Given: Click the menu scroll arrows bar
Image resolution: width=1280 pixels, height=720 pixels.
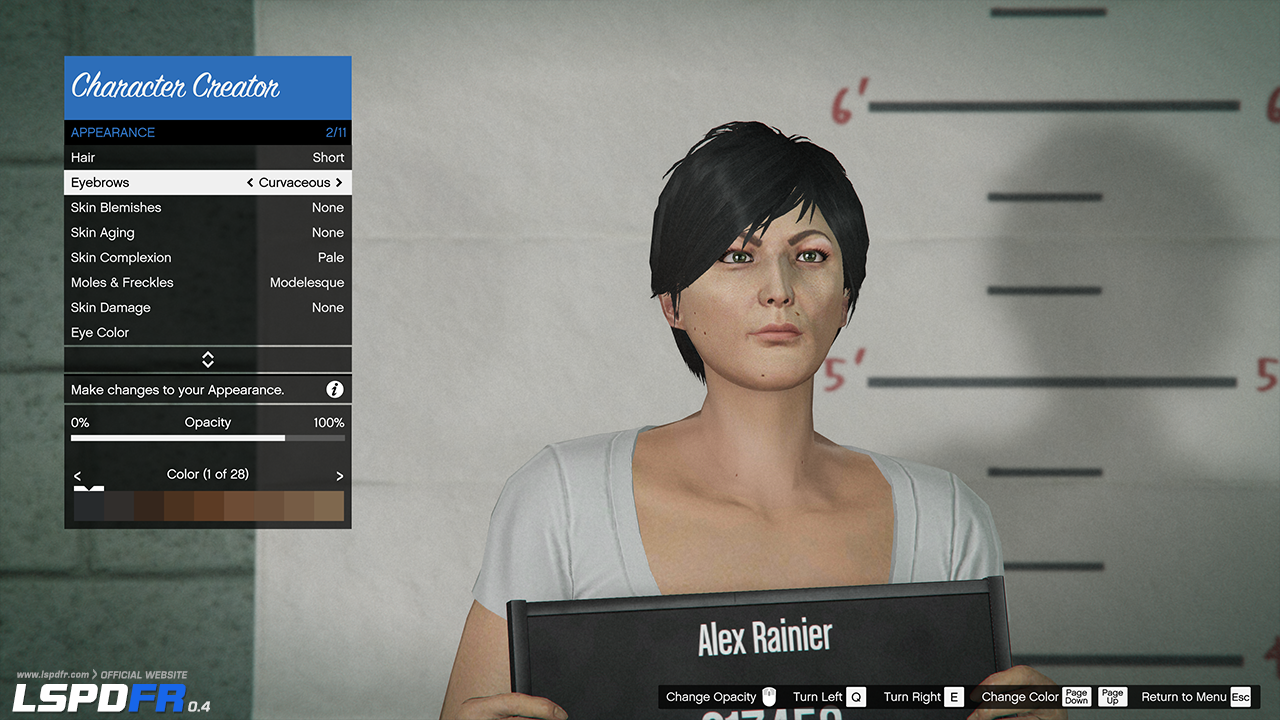Looking at the screenshot, I should tap(208, 359).
